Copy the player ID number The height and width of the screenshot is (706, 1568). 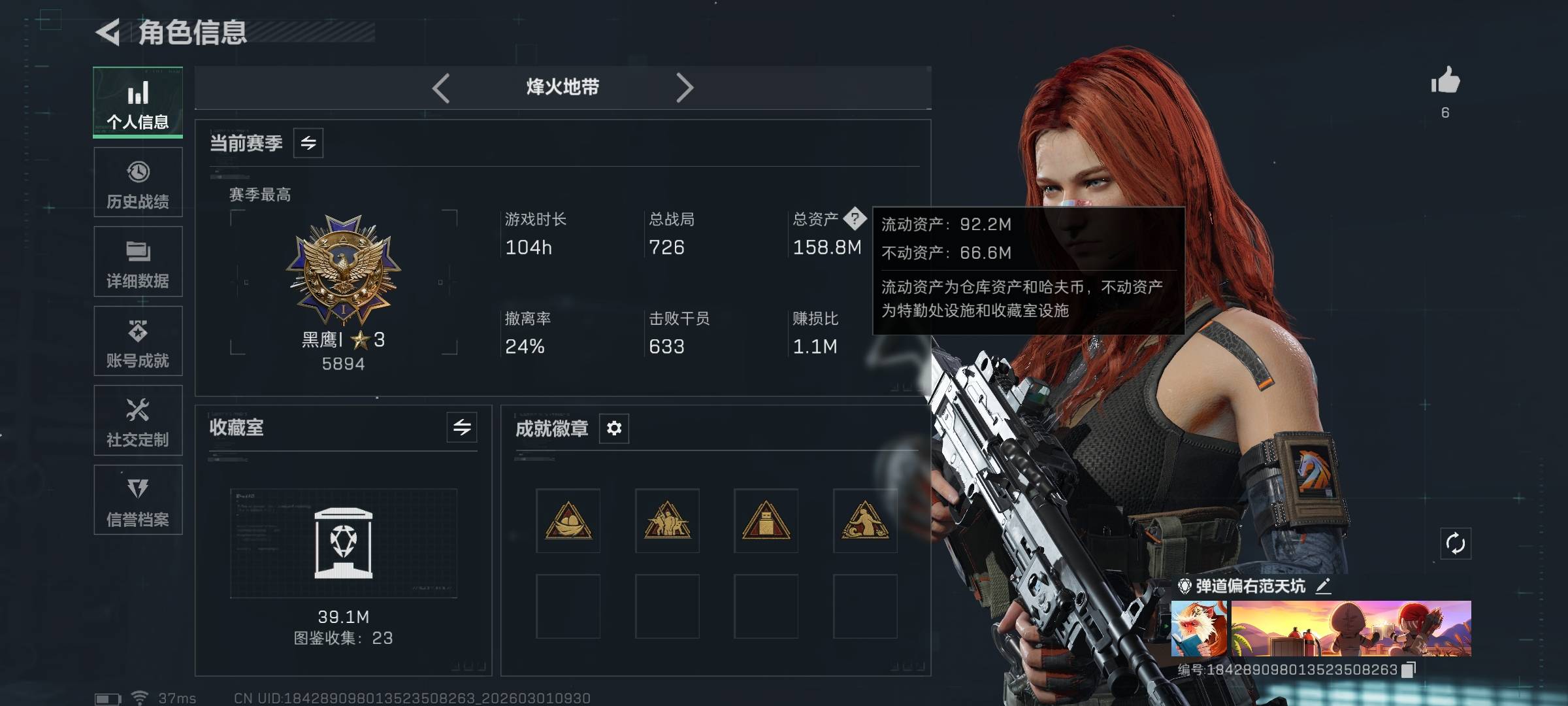[1409, 669]
